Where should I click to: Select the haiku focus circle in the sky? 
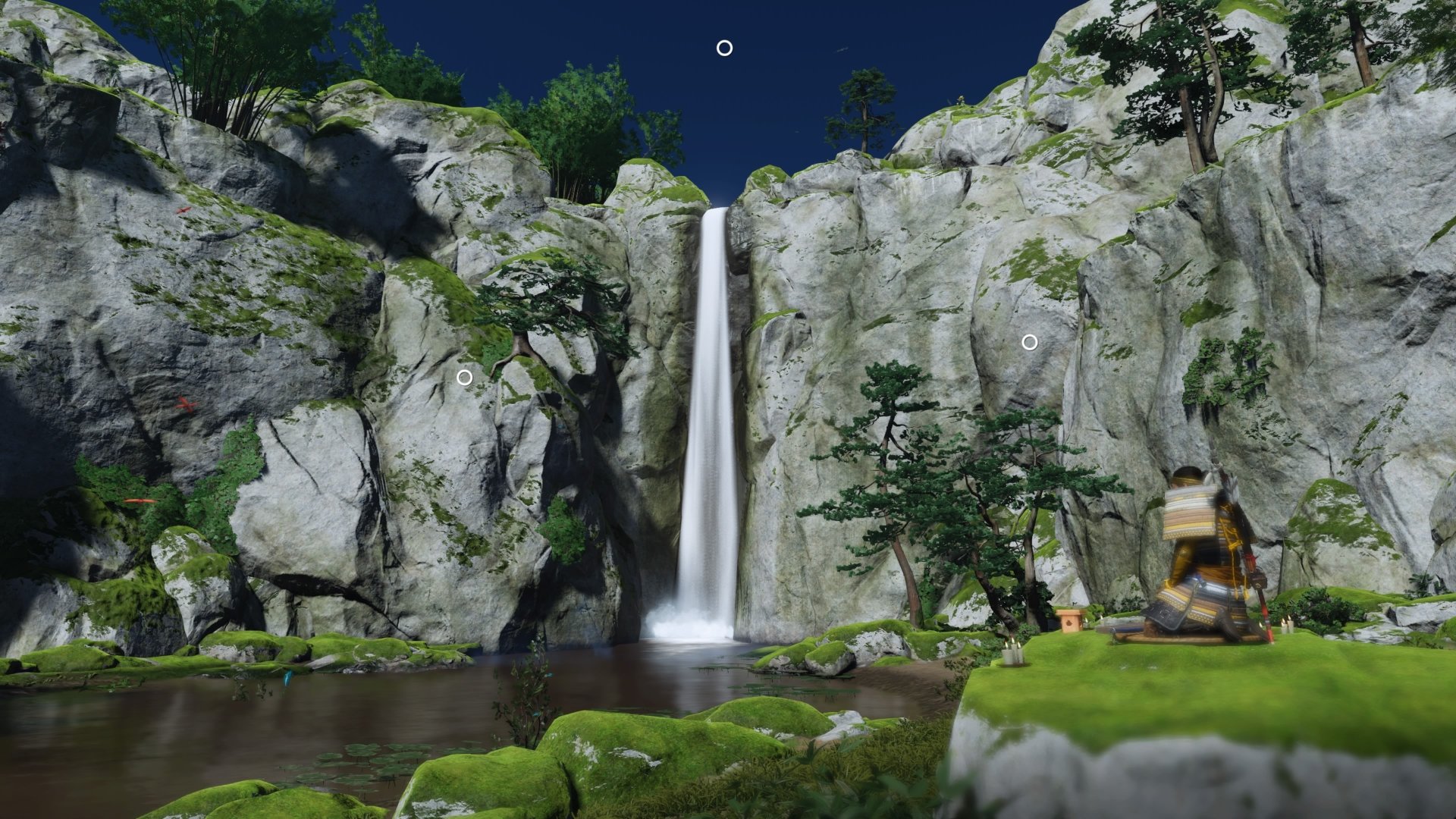click(x=724, y=49)
